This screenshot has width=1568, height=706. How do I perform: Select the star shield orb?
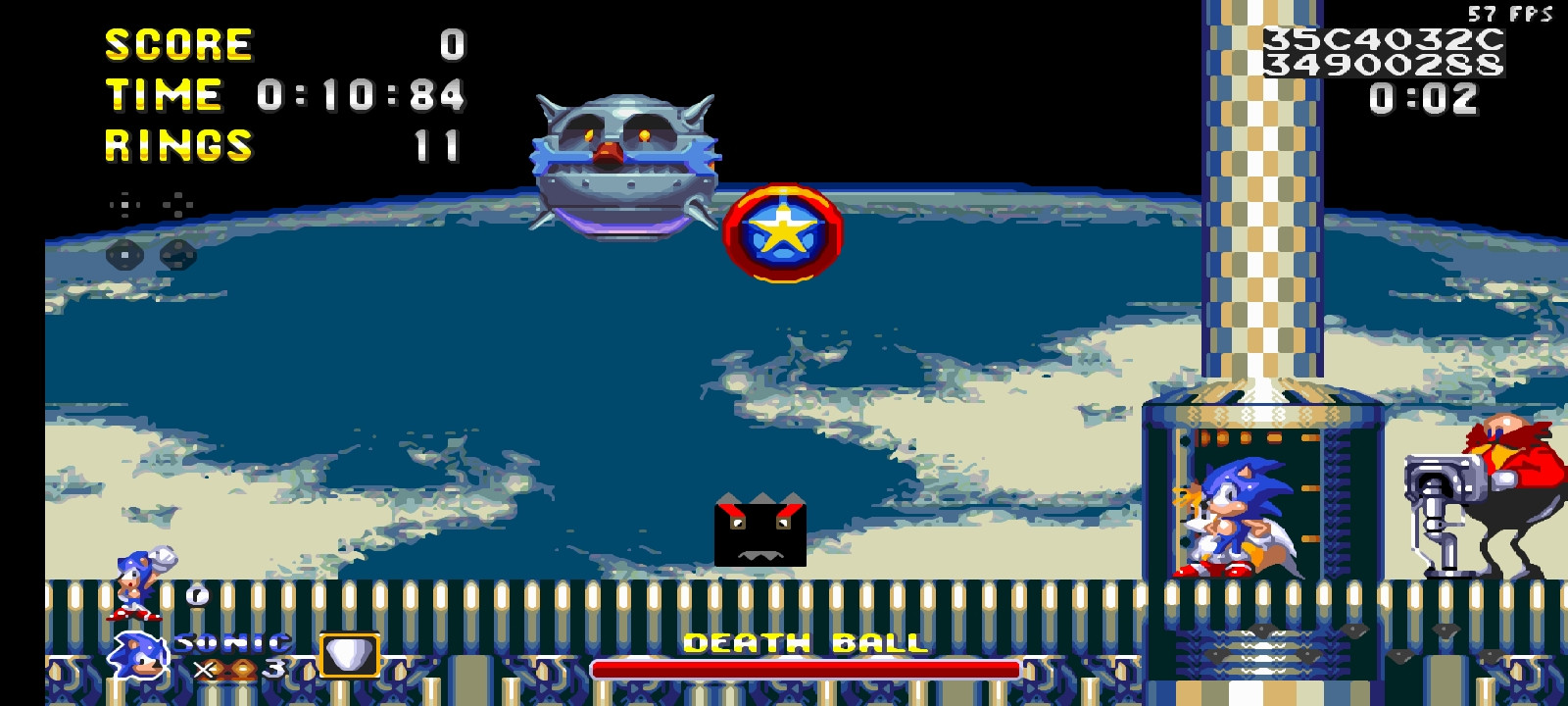coord(781,232)
